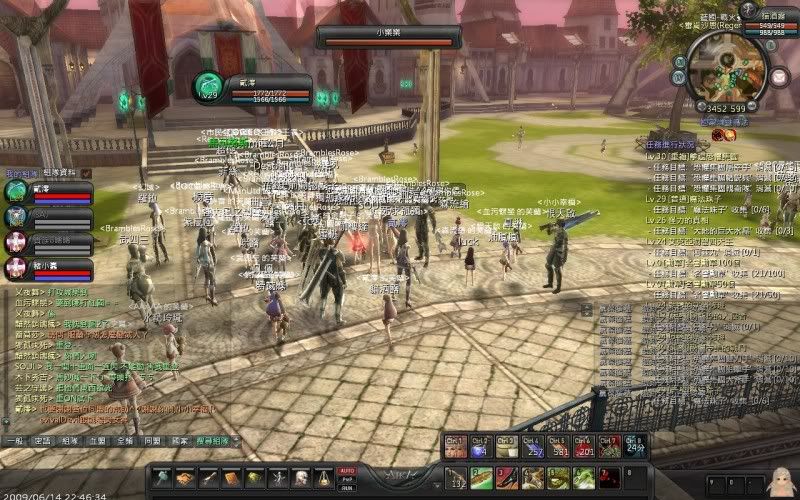Select the 組隊 party chat tab
Image resolution: width=800 pixels, height=500 pixels.
(69, 440)
